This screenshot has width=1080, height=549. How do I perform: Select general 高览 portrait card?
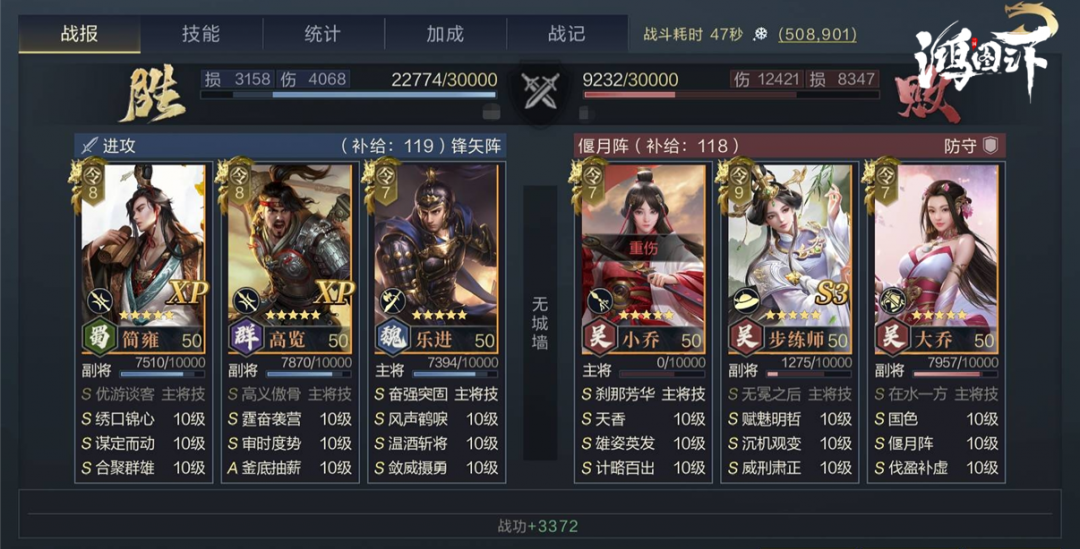pos(290,250)
